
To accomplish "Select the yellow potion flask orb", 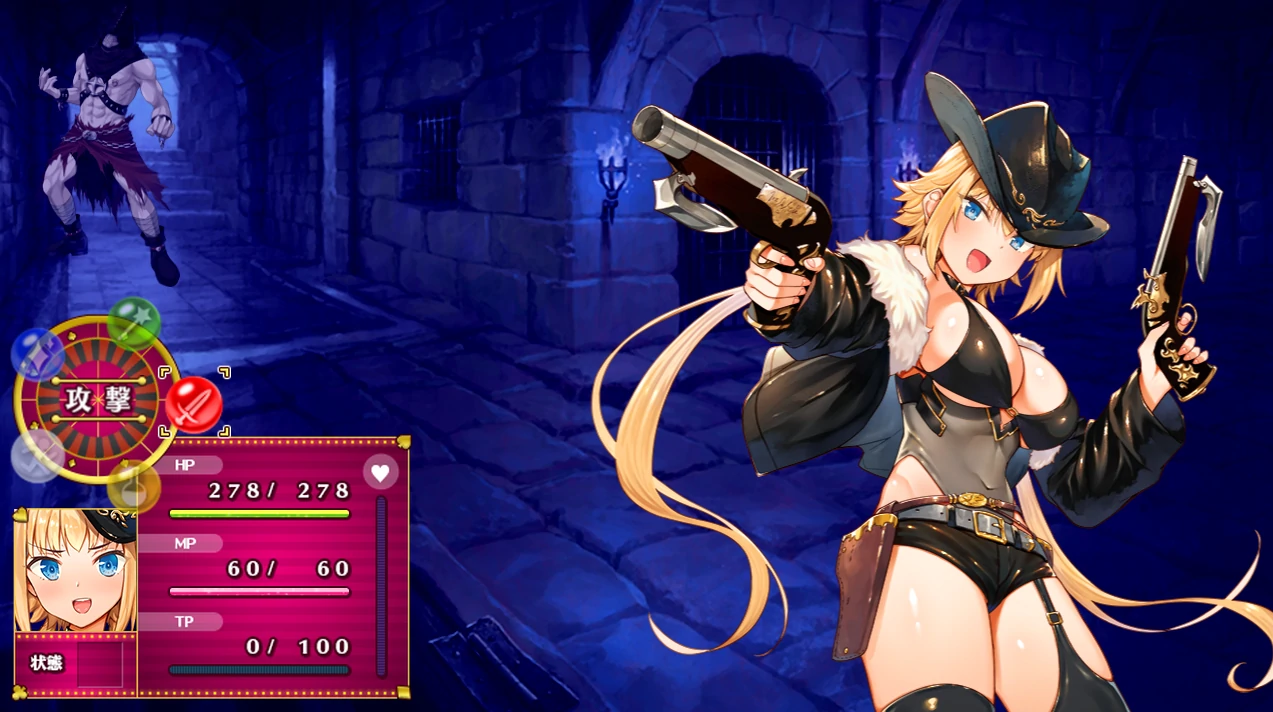I will click(134, 487).
